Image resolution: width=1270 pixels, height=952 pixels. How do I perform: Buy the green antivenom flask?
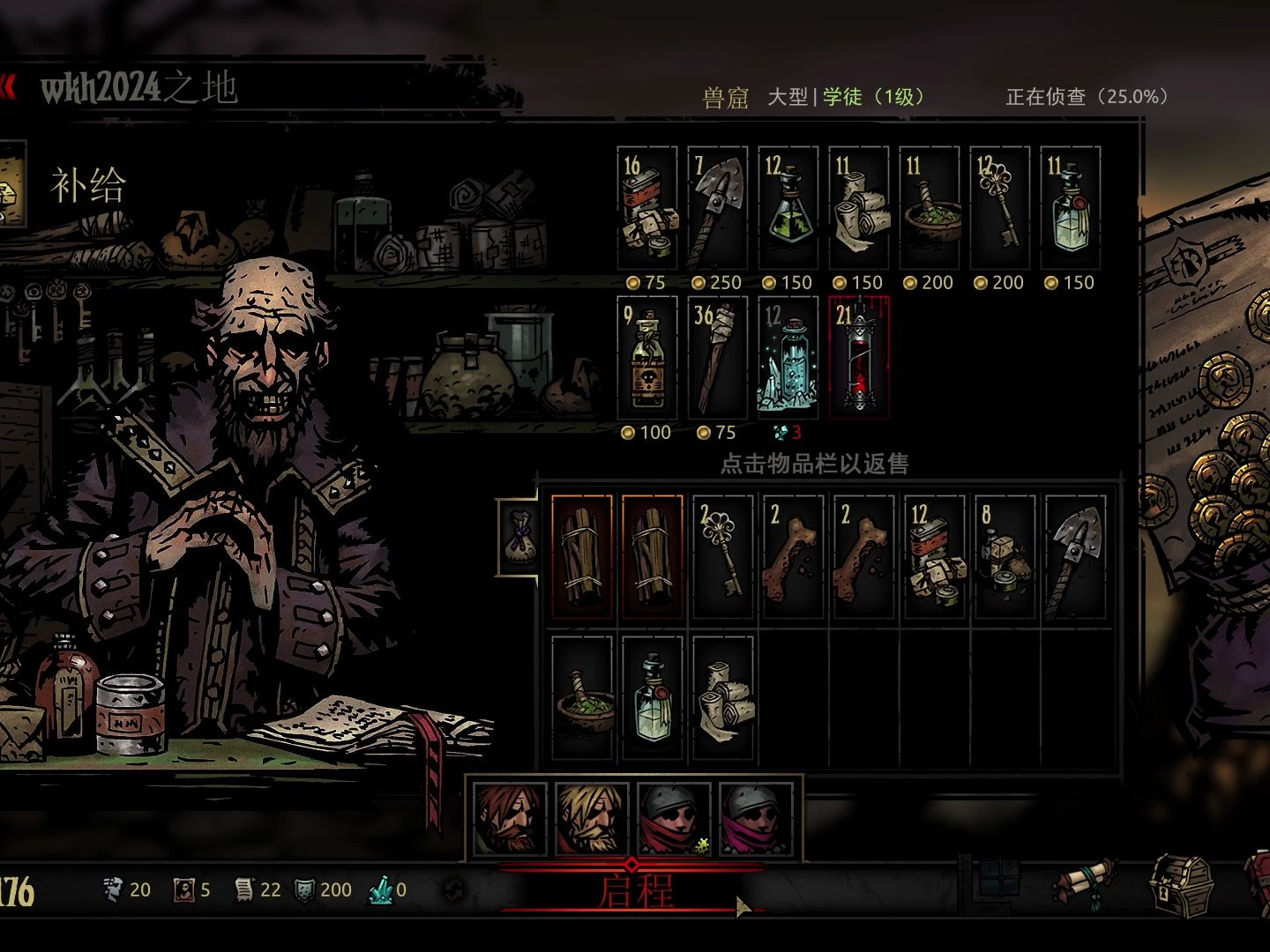pyautogui.click(x=788, y=209)
